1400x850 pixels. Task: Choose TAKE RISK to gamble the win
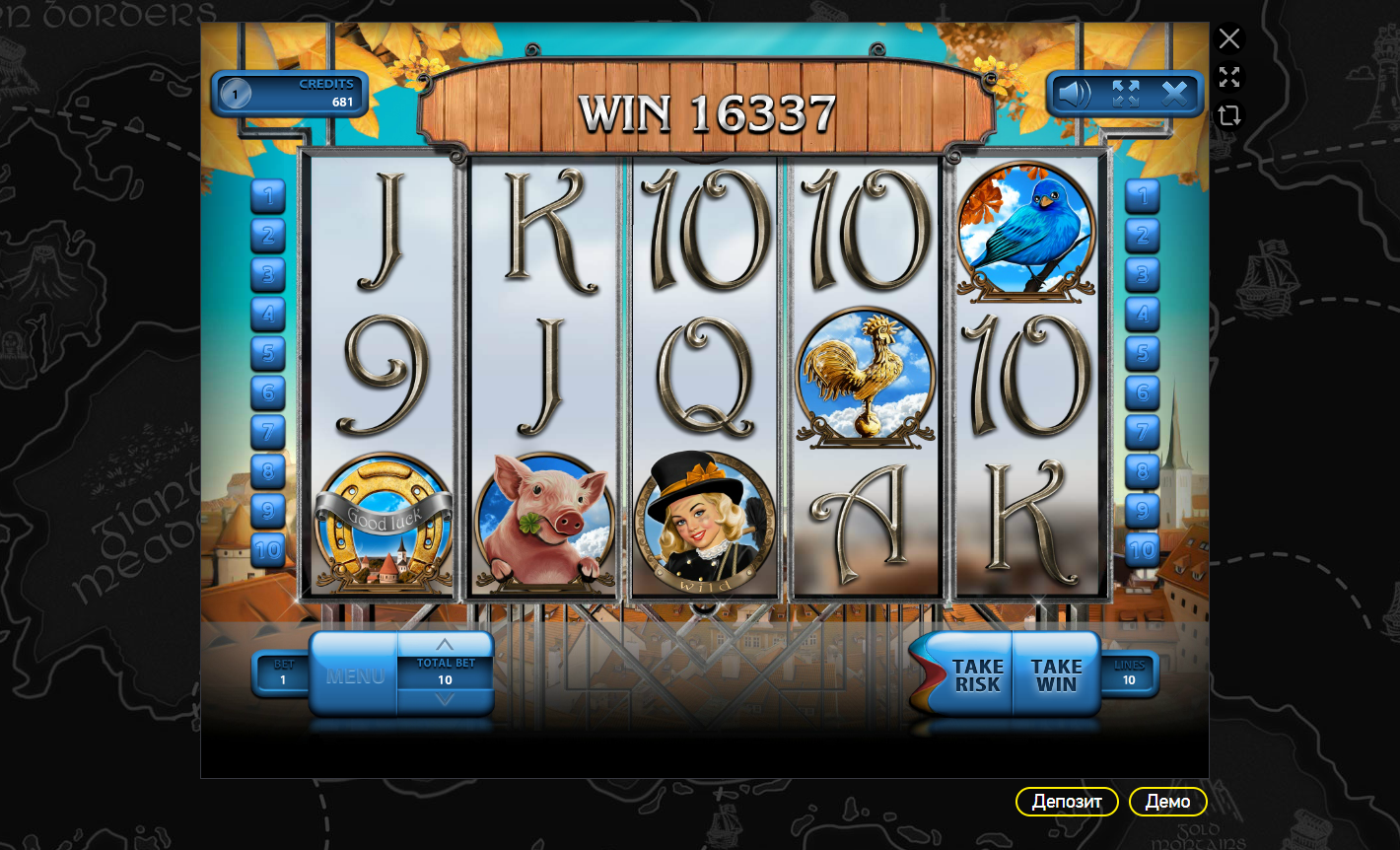point(977,675)
